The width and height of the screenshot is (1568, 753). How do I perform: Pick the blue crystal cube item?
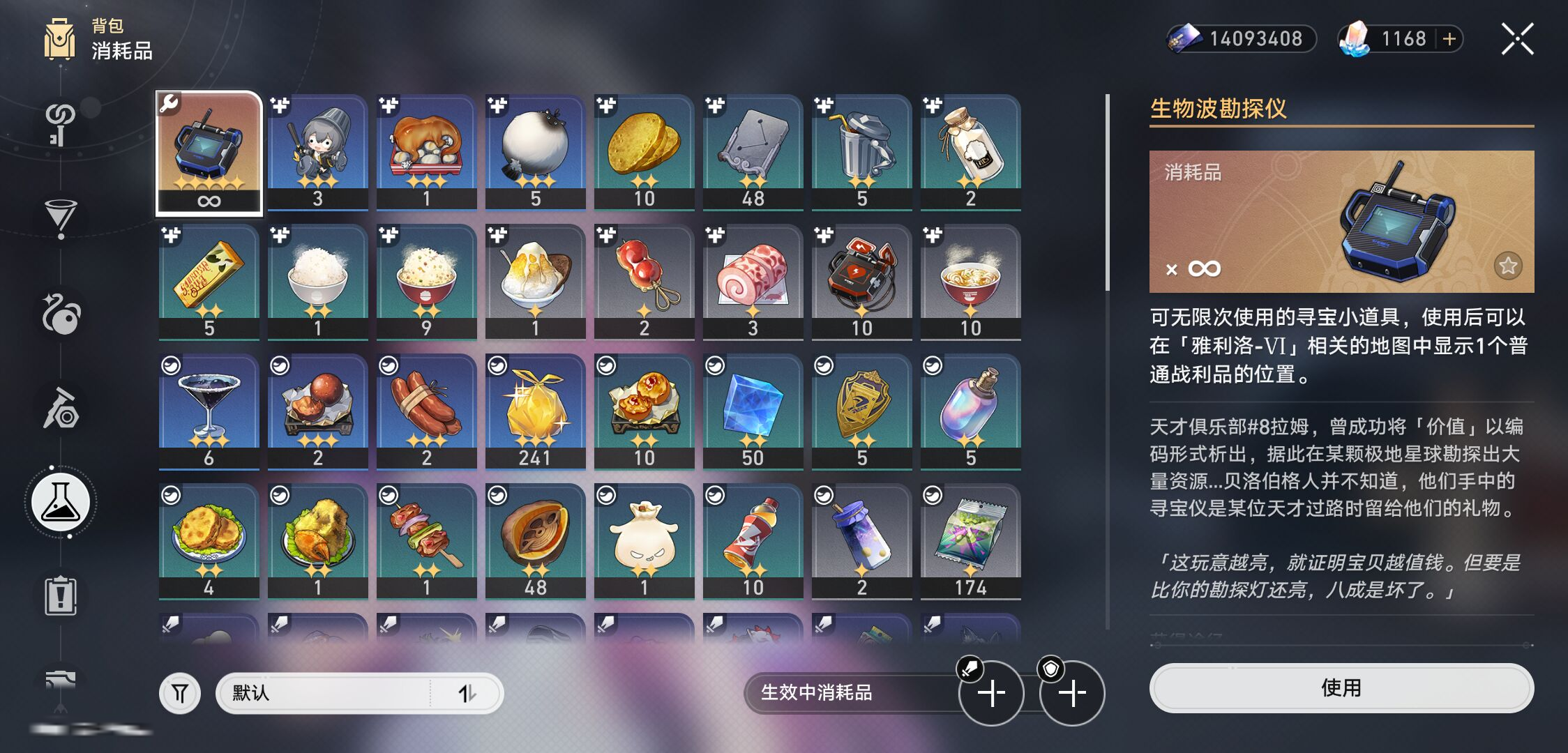[x=753, y=411]
